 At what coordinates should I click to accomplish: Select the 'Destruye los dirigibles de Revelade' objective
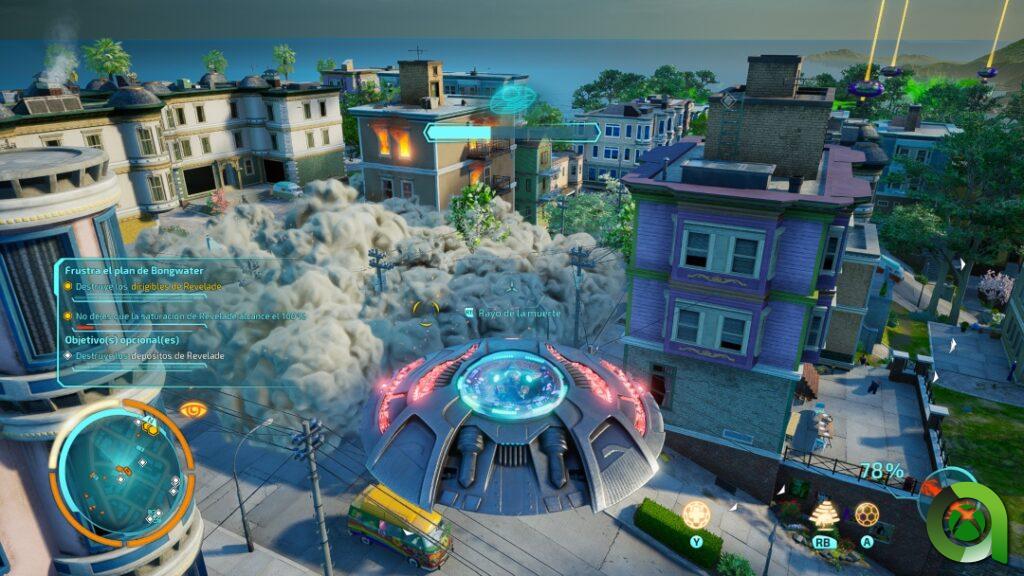coord(148,286)
